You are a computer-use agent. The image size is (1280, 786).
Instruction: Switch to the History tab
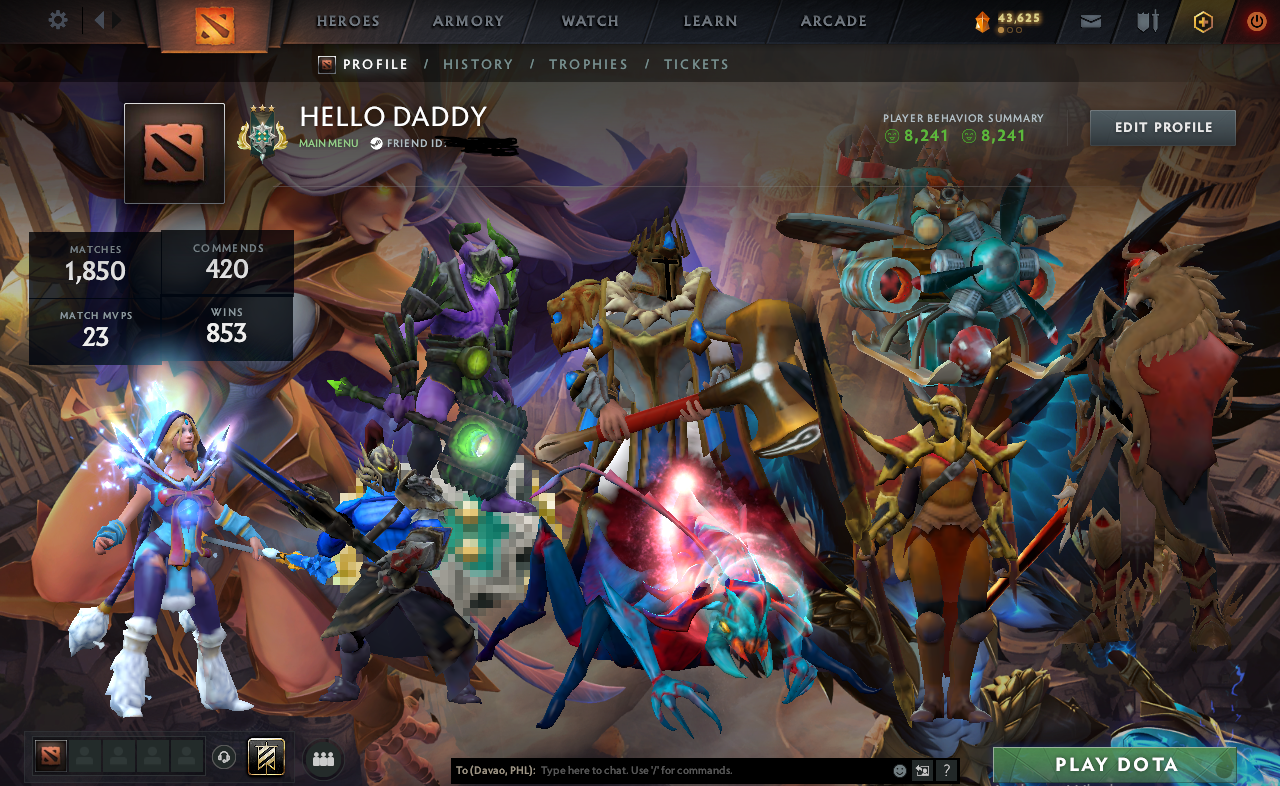(x=478, y=64)
